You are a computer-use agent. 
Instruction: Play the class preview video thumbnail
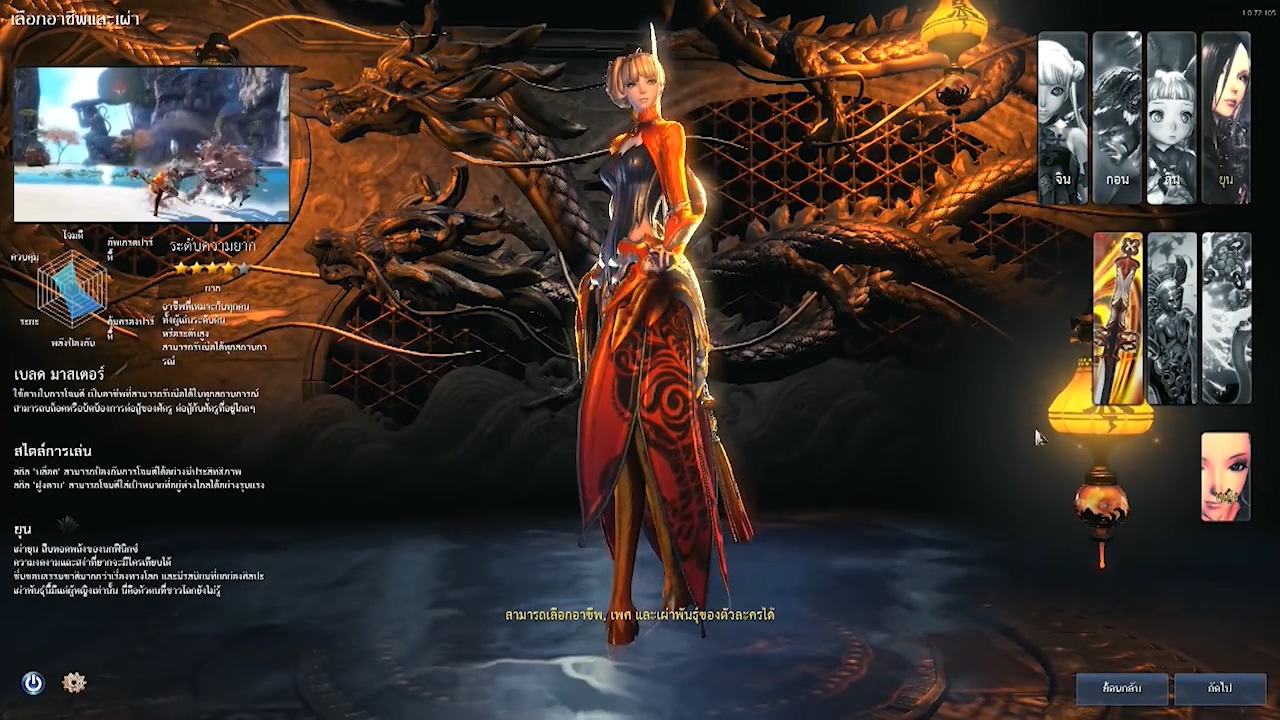(152, 145)
